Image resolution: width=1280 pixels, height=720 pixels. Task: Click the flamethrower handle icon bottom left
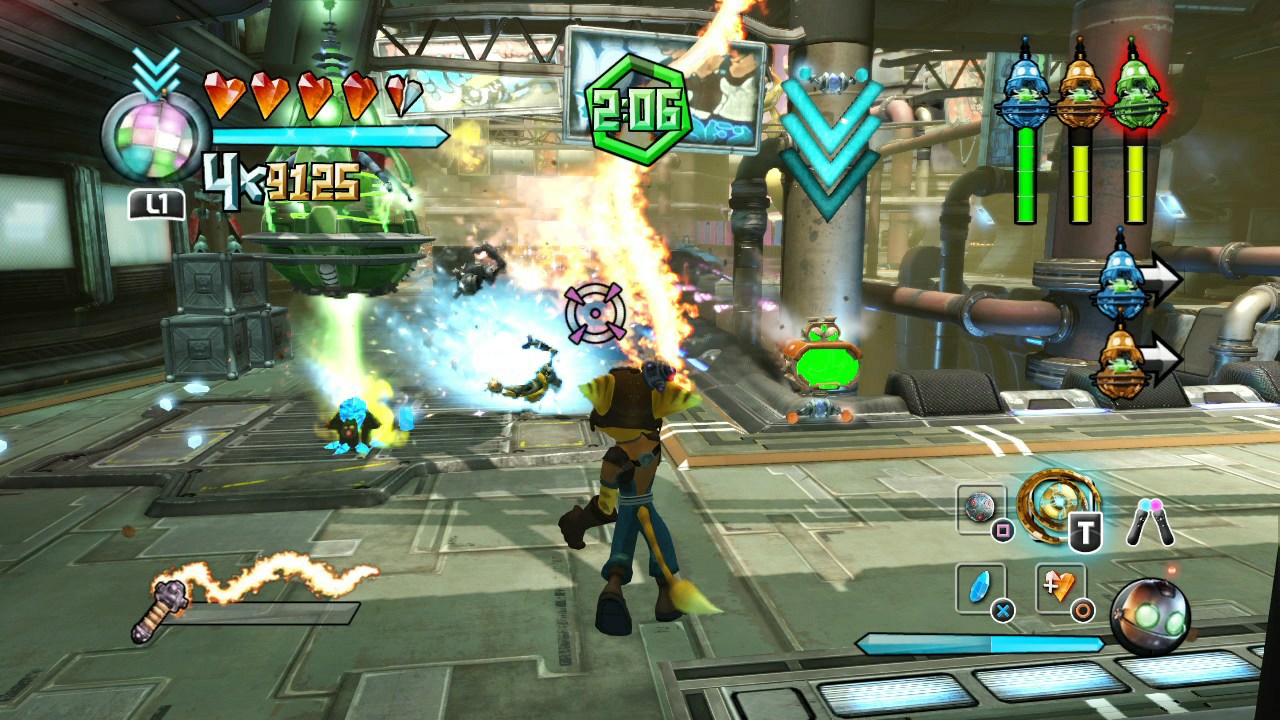point(168,596)
